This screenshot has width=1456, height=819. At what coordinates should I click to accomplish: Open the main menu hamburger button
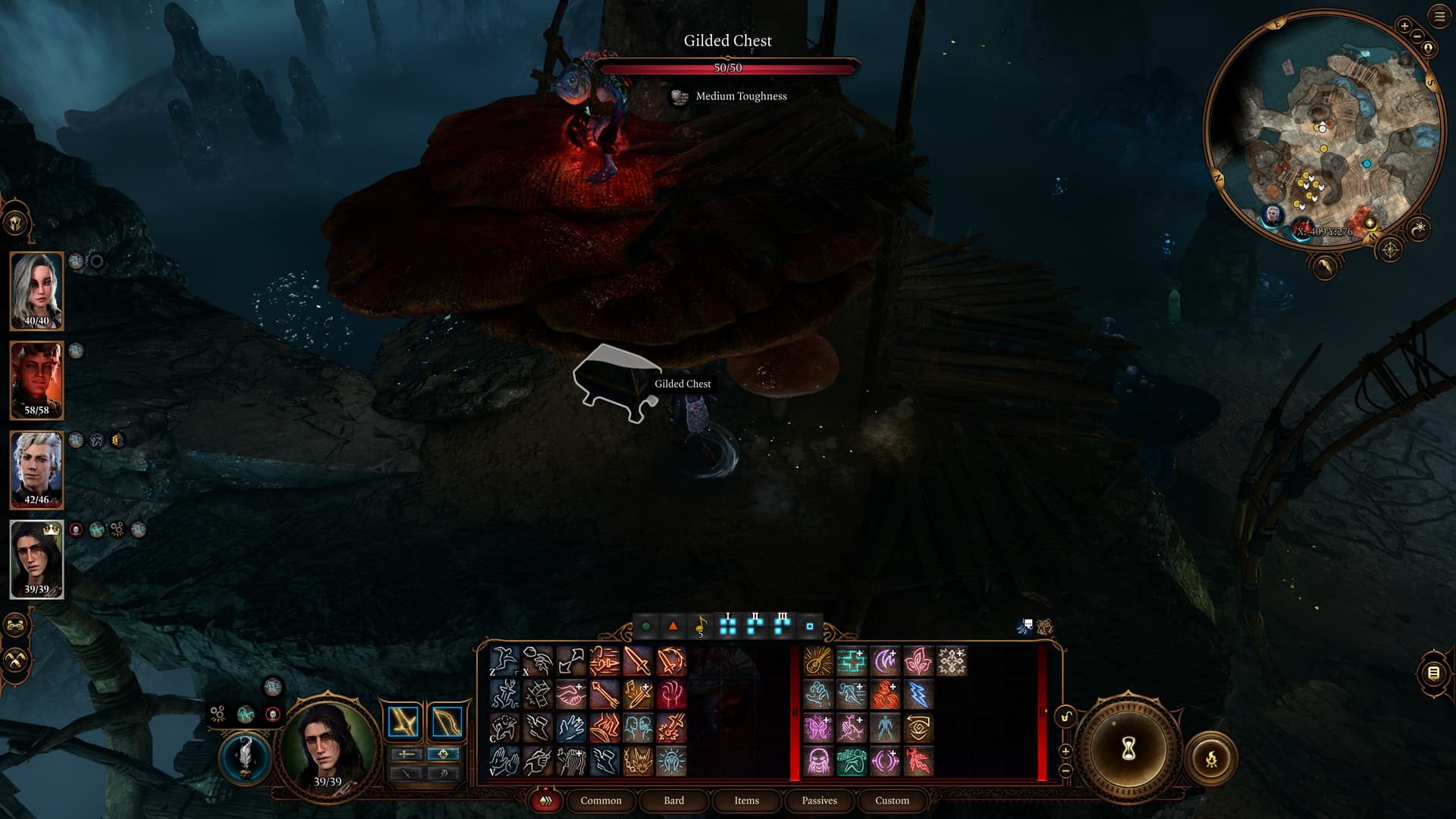coord(1439,17)
